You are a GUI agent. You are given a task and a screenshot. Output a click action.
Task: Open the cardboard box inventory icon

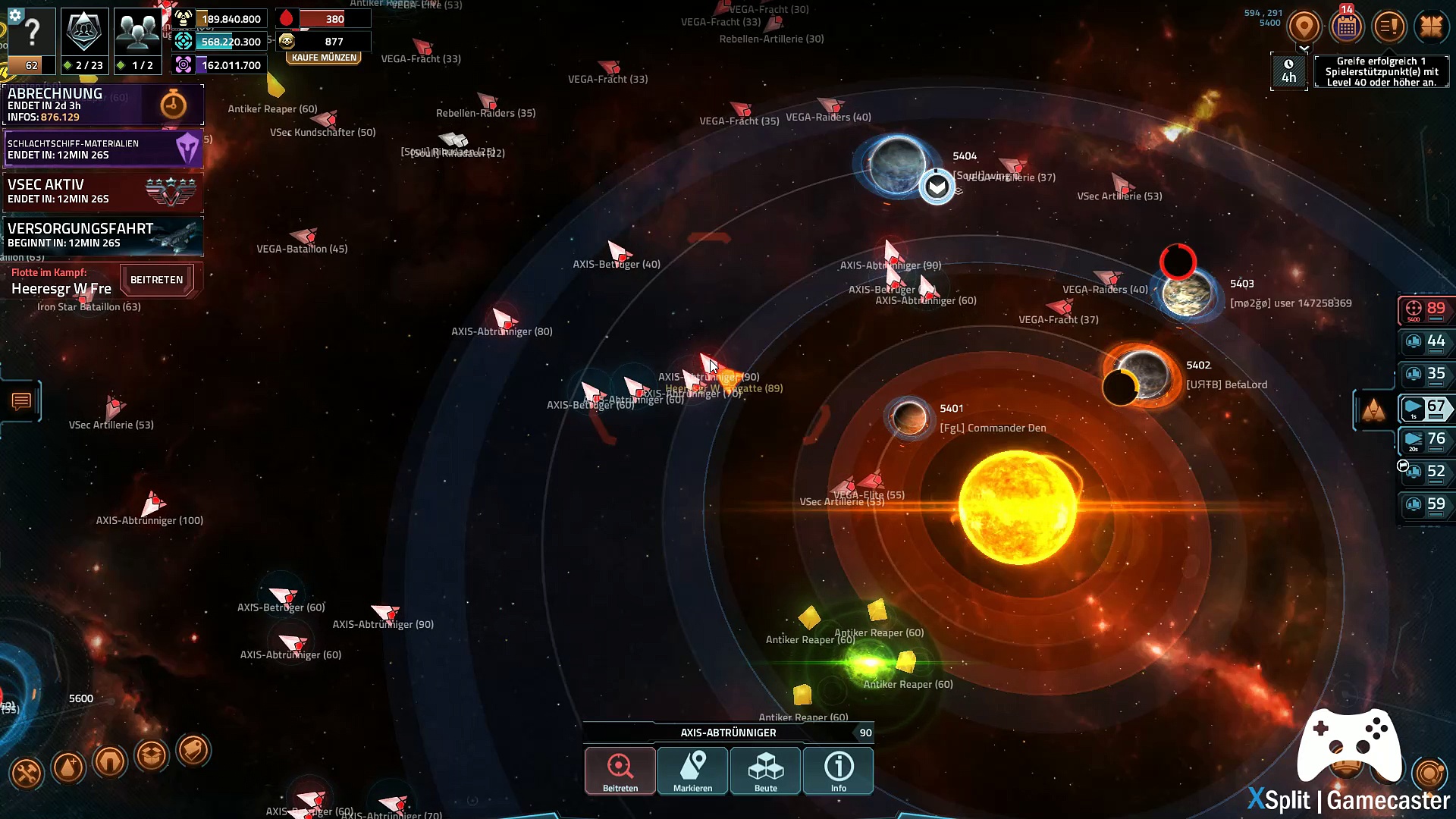point(152,755)
